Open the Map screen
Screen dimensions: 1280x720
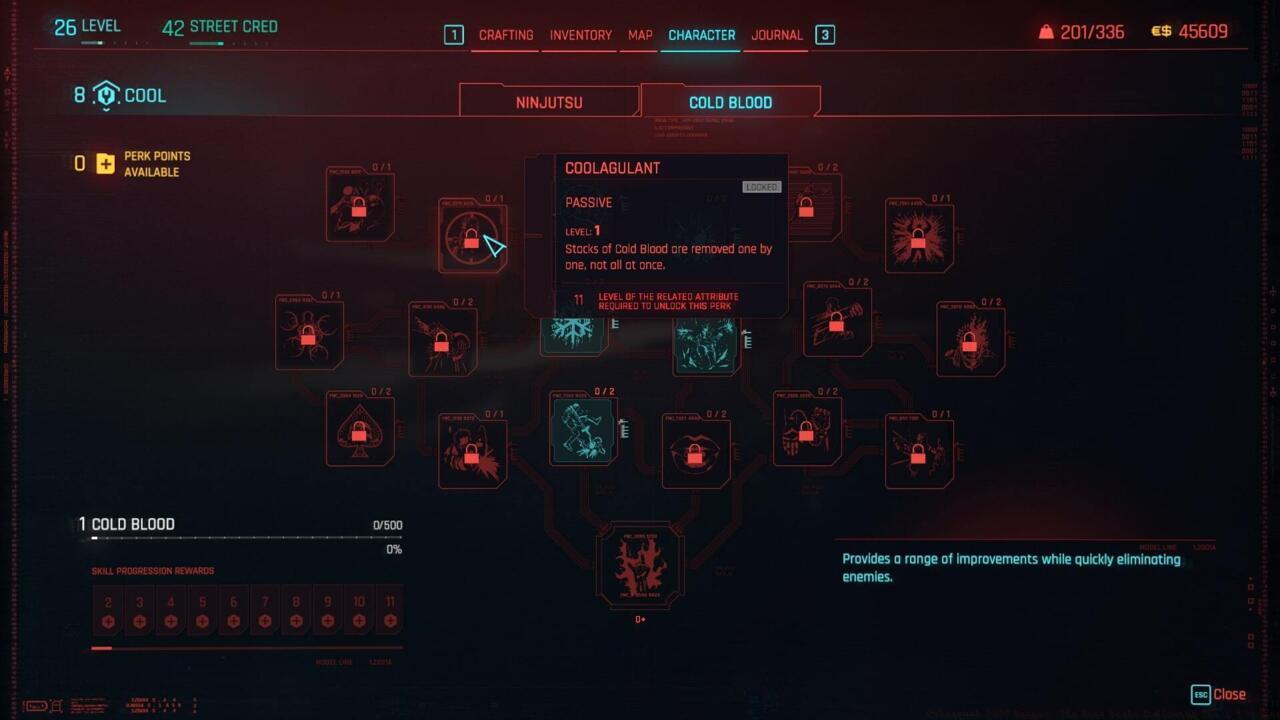[640, 35]
